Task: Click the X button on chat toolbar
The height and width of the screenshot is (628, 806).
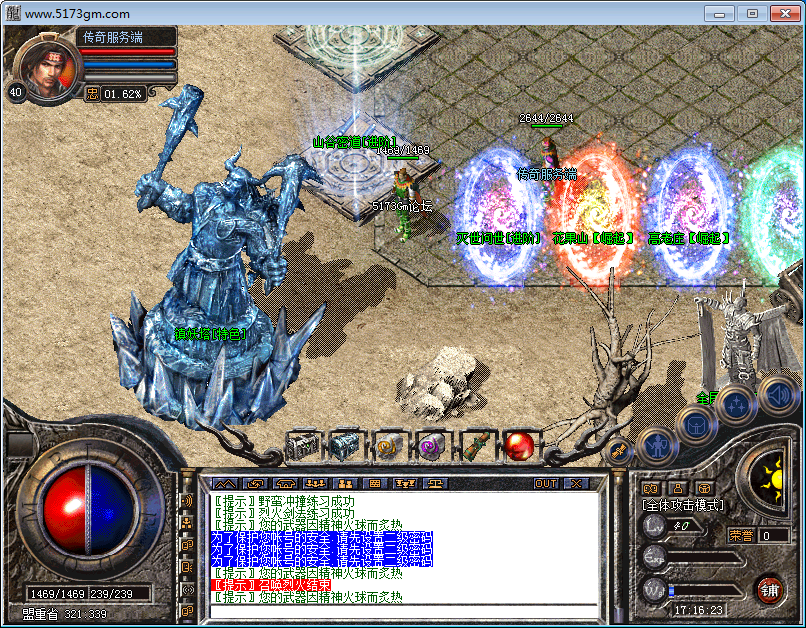Action: coord(576,483)
